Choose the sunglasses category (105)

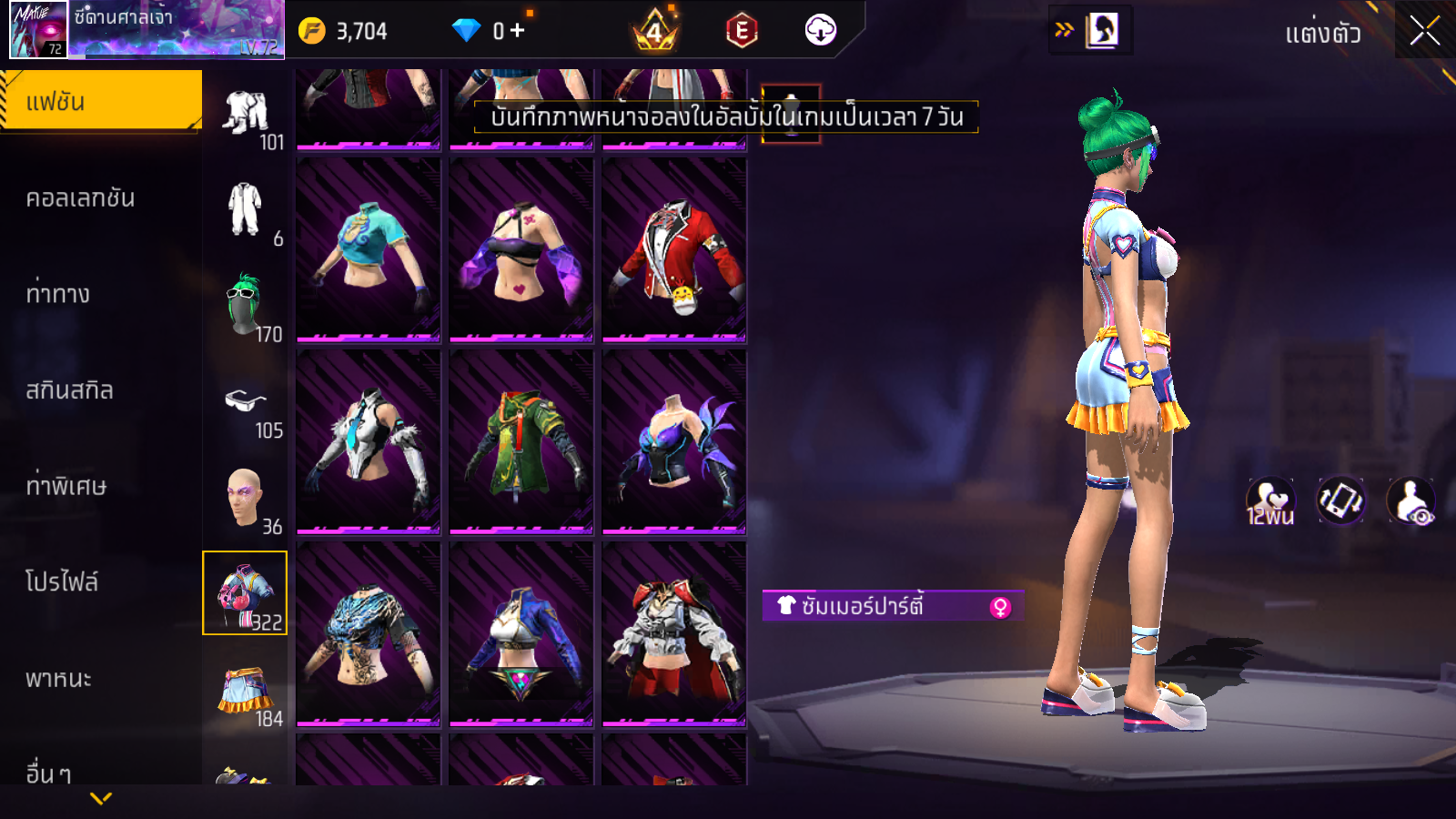246,405
